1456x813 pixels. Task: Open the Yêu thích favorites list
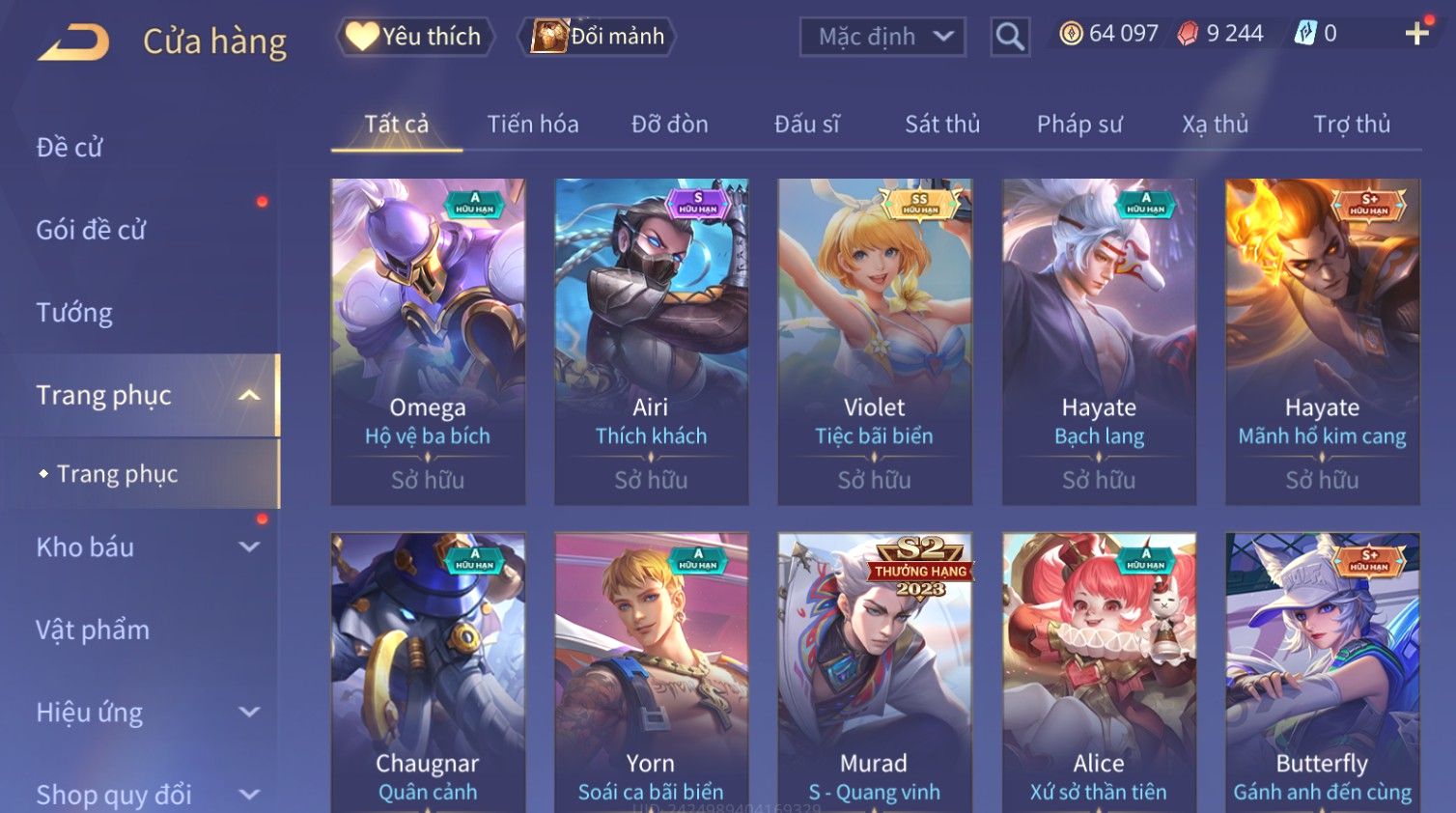coord(415,37)
